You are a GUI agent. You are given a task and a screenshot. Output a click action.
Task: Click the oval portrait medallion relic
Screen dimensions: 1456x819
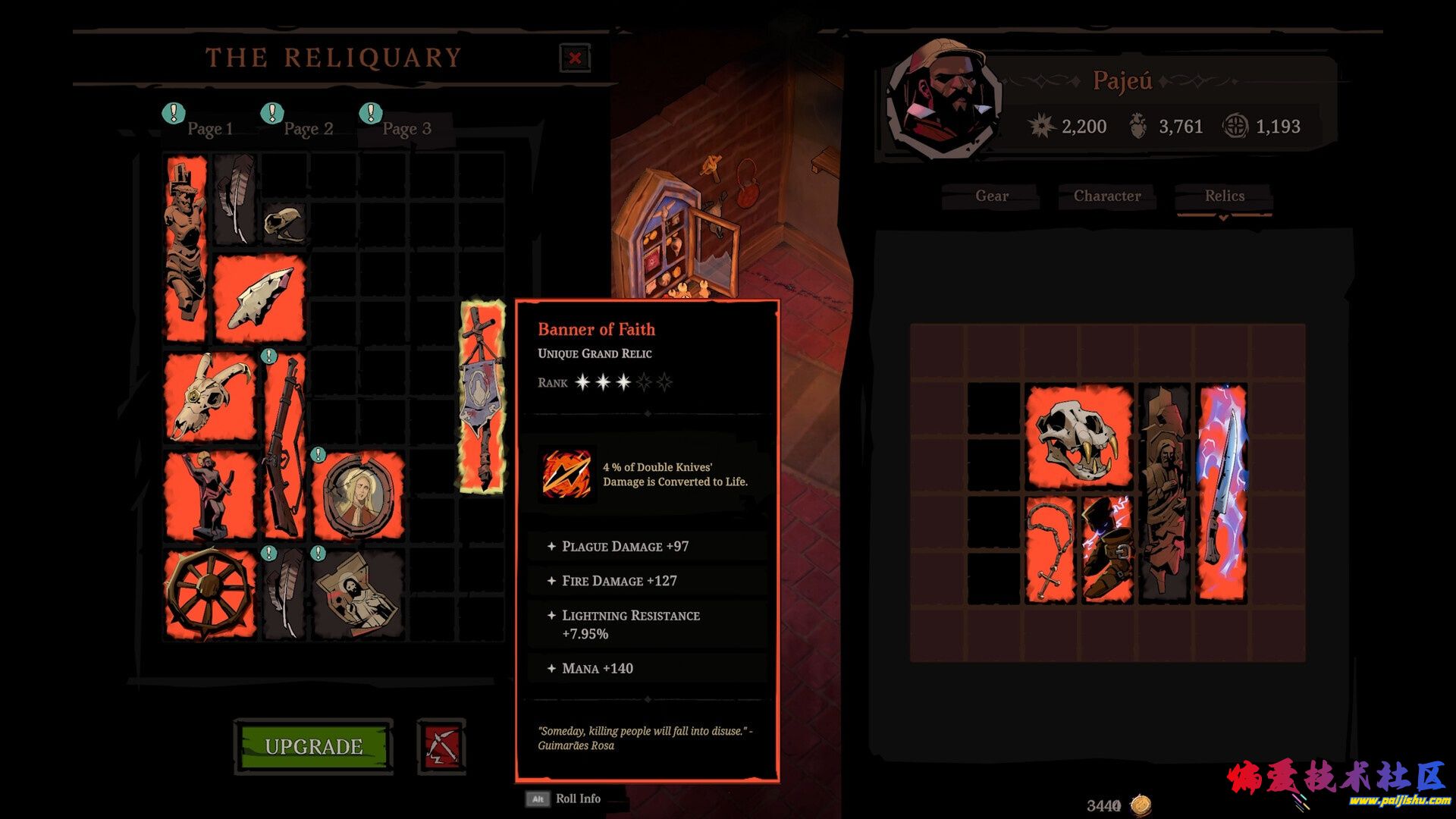point(357,495)
